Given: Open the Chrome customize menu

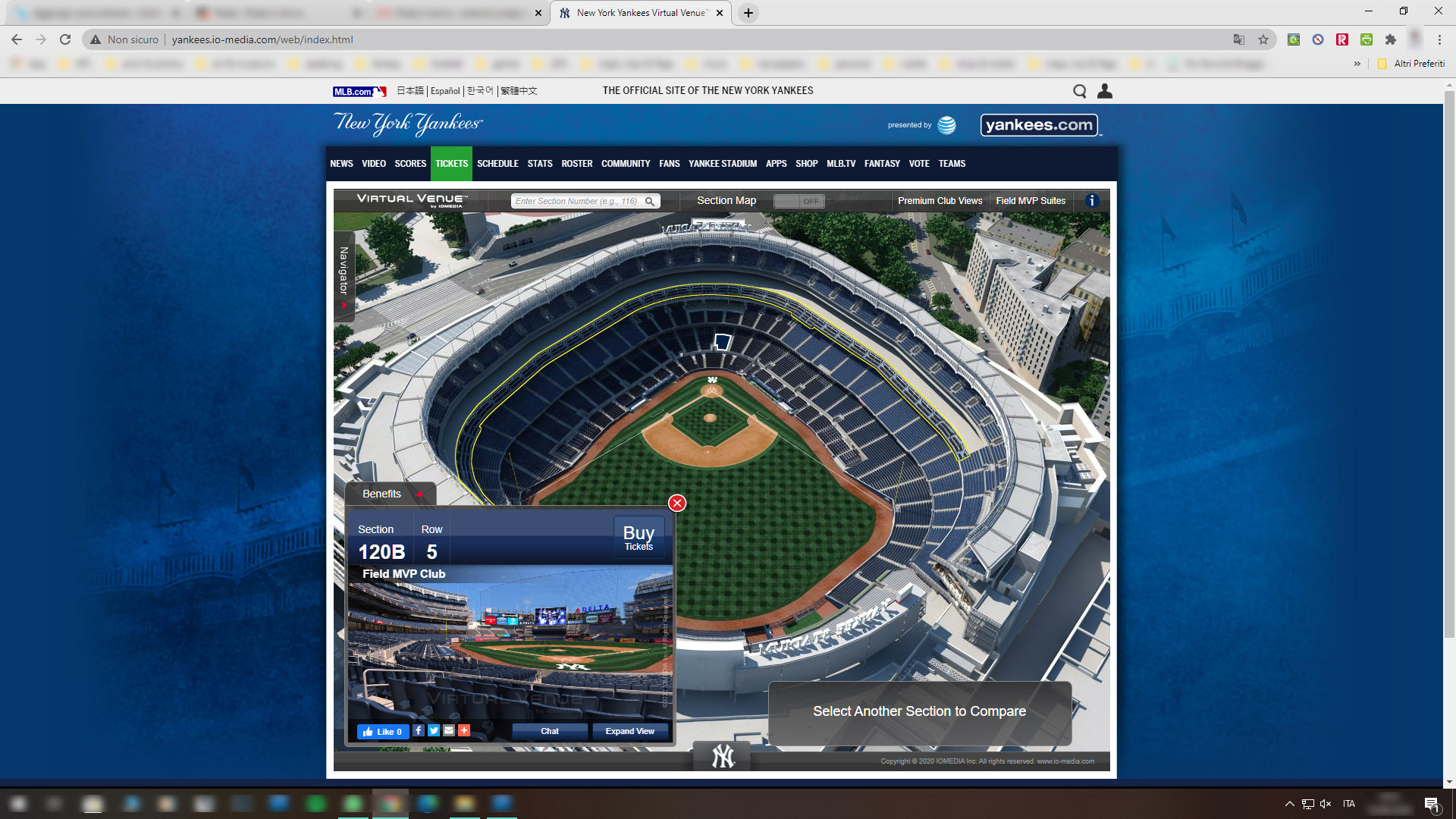Looking at the screenshot, I should (1439, 39).
